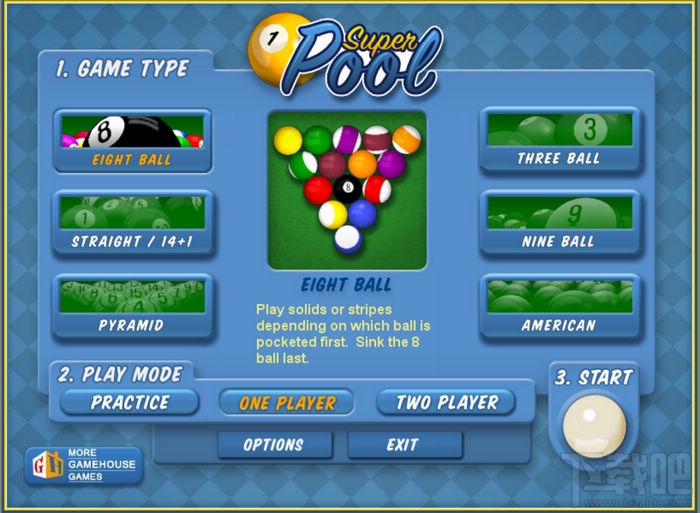Screen dimensions: 700x513
Task: Open More GameHouse Games link
Action: (x=84, y=465)
